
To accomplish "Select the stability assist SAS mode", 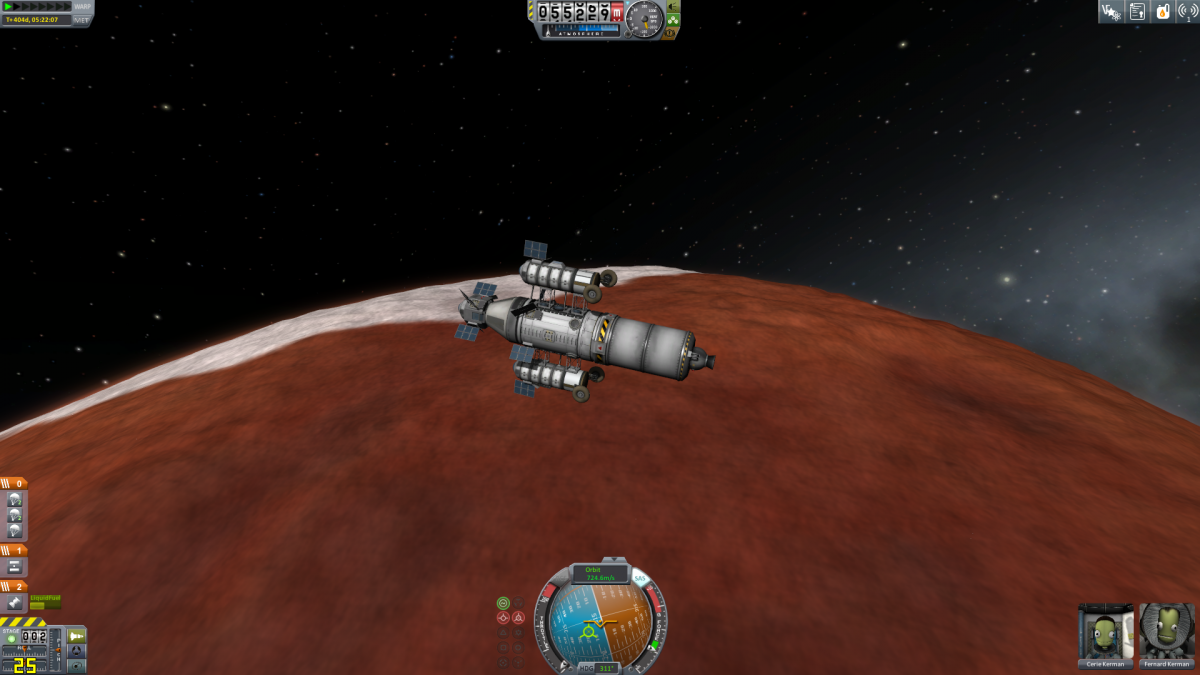I will click(503, 603).
